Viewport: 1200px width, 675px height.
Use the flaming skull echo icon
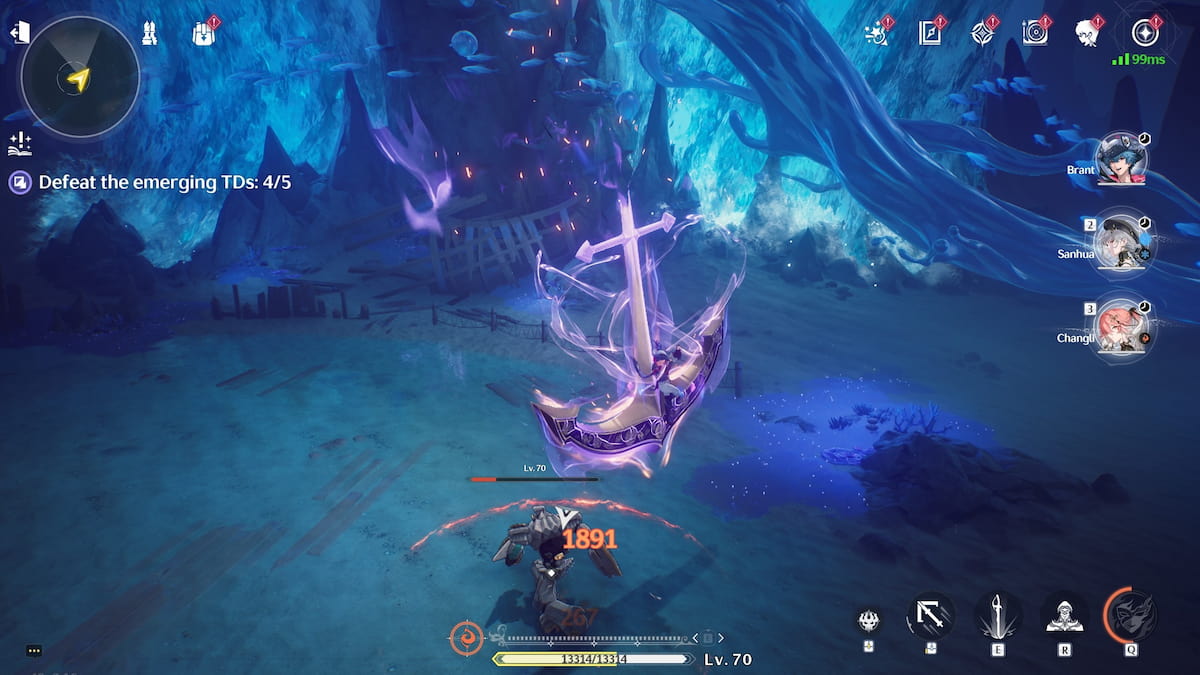[870, 621]
